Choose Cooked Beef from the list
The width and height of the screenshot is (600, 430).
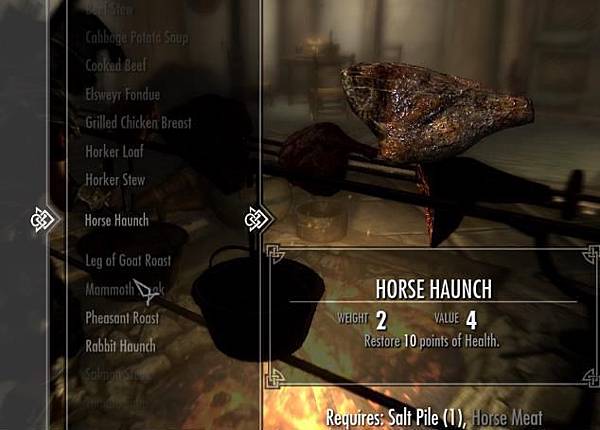(116, 66)
